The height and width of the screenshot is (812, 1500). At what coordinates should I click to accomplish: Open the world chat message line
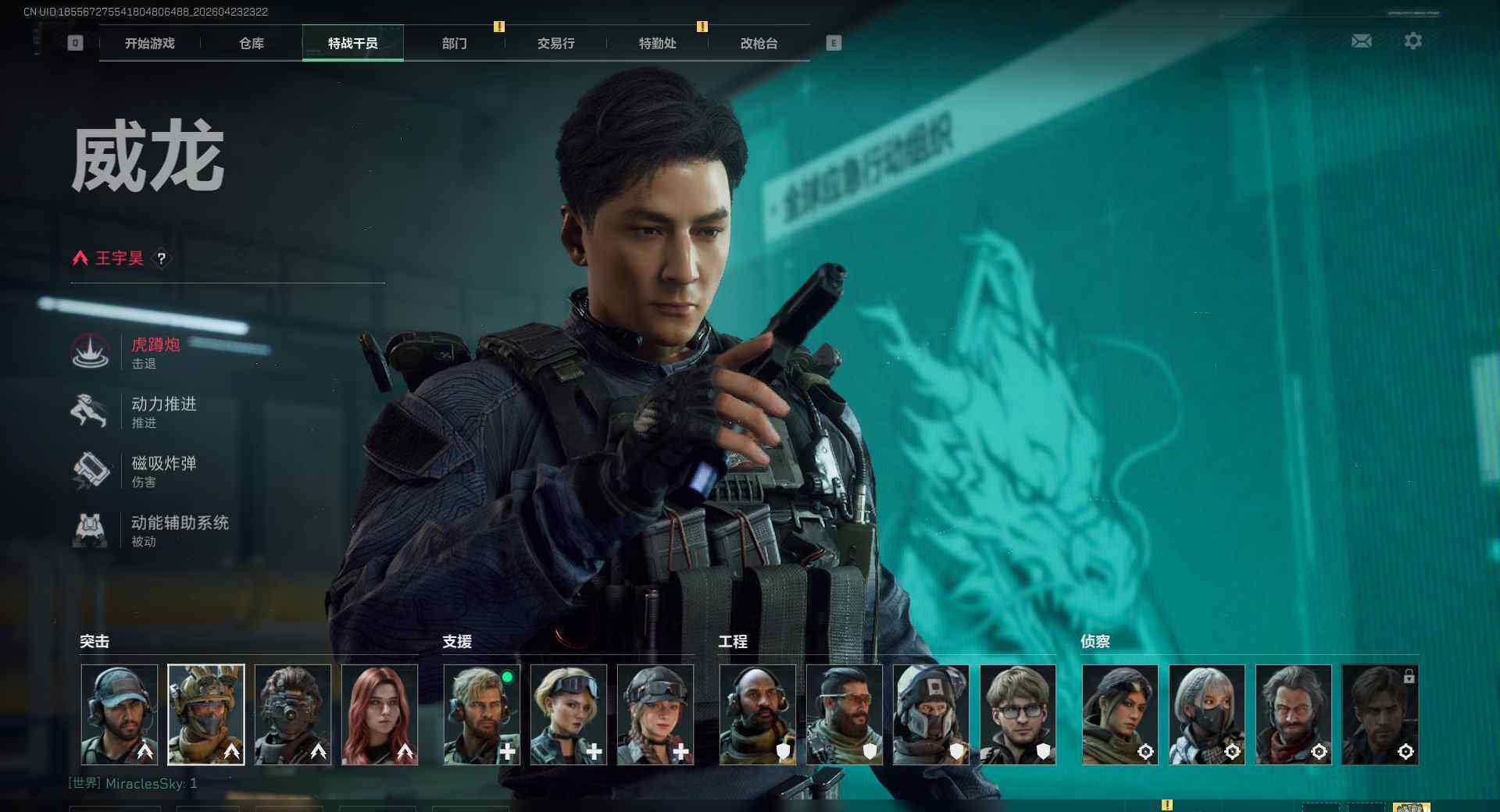pos(133,783)
